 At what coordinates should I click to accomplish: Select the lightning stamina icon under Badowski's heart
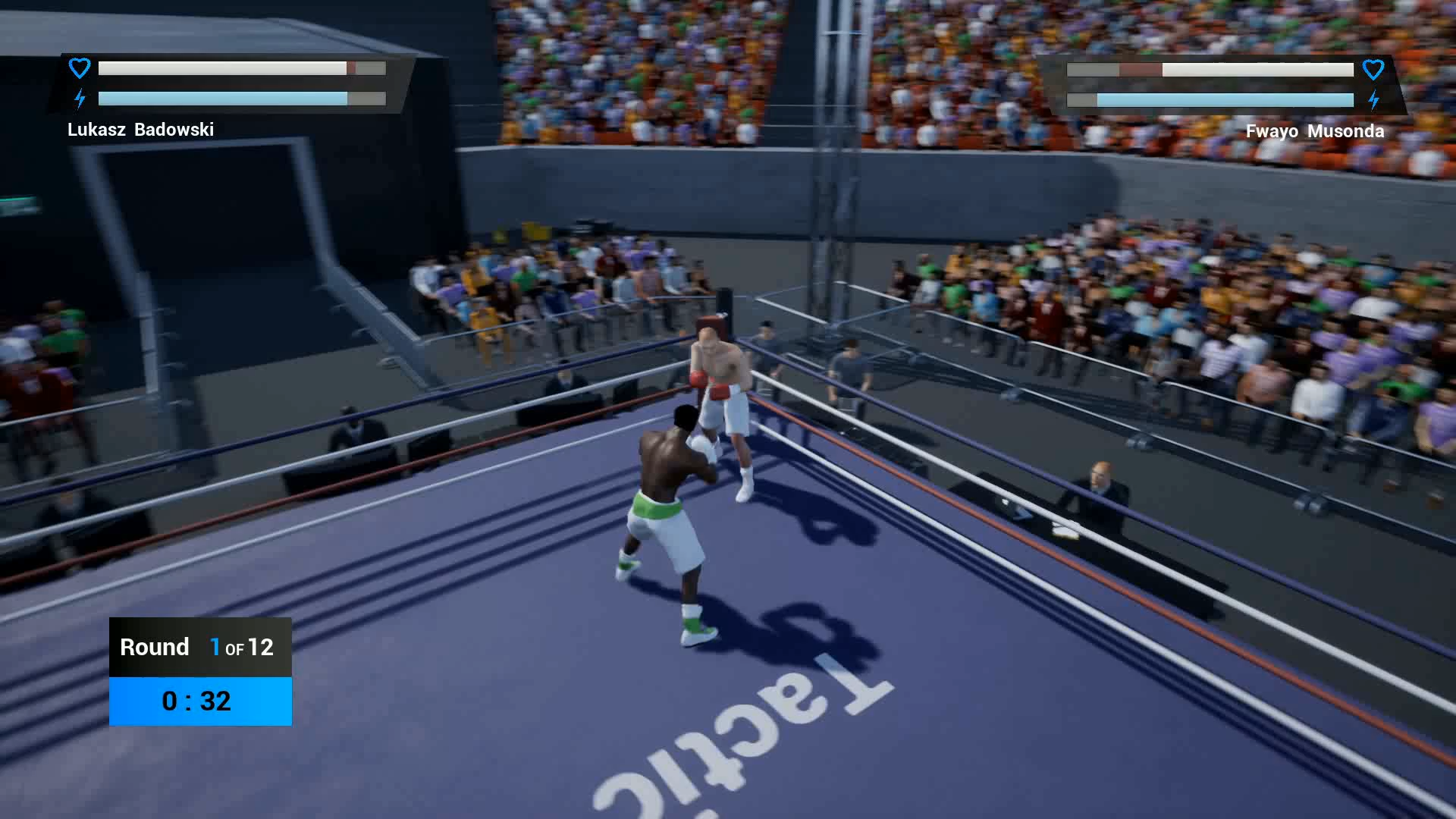click(x=79, y=98)
